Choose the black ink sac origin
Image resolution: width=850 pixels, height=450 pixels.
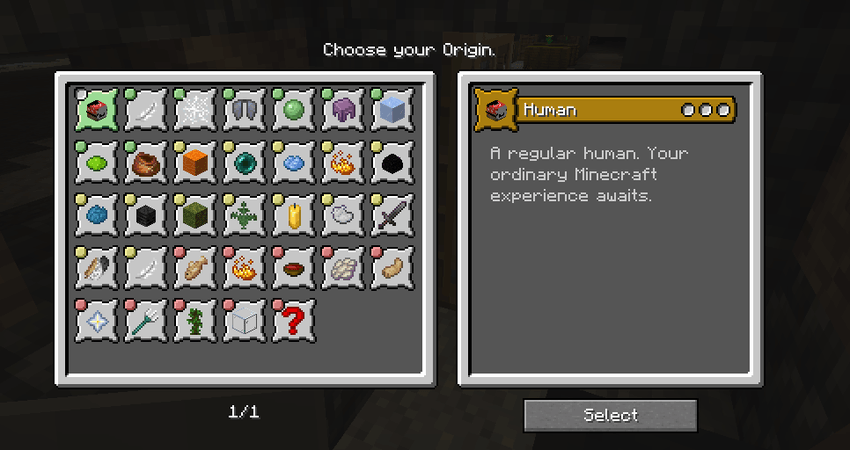tap(392, 163)
